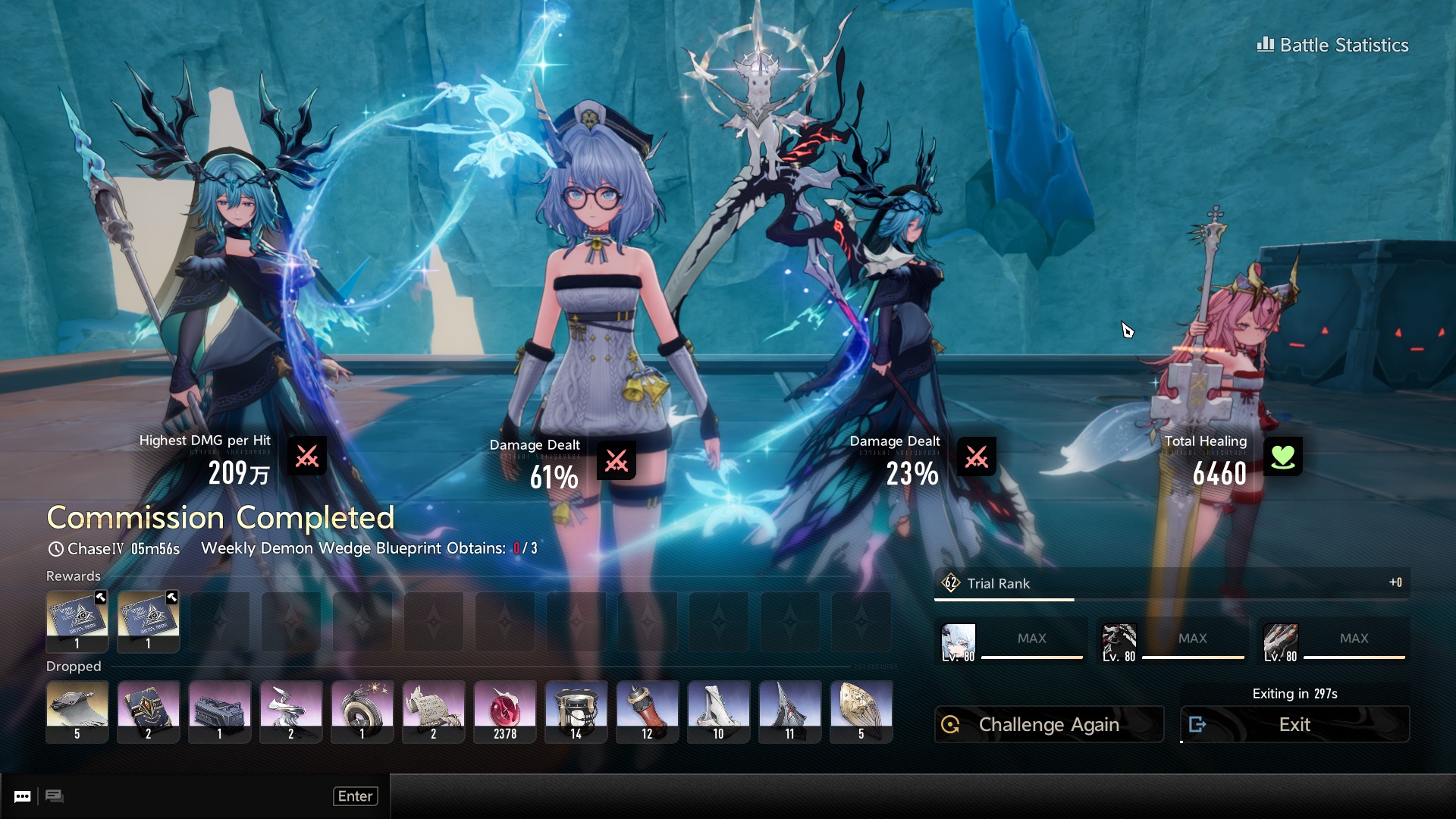Screen dimensions: 1456x819
Task: View the dark blue book drop
Action: [149, 711]
